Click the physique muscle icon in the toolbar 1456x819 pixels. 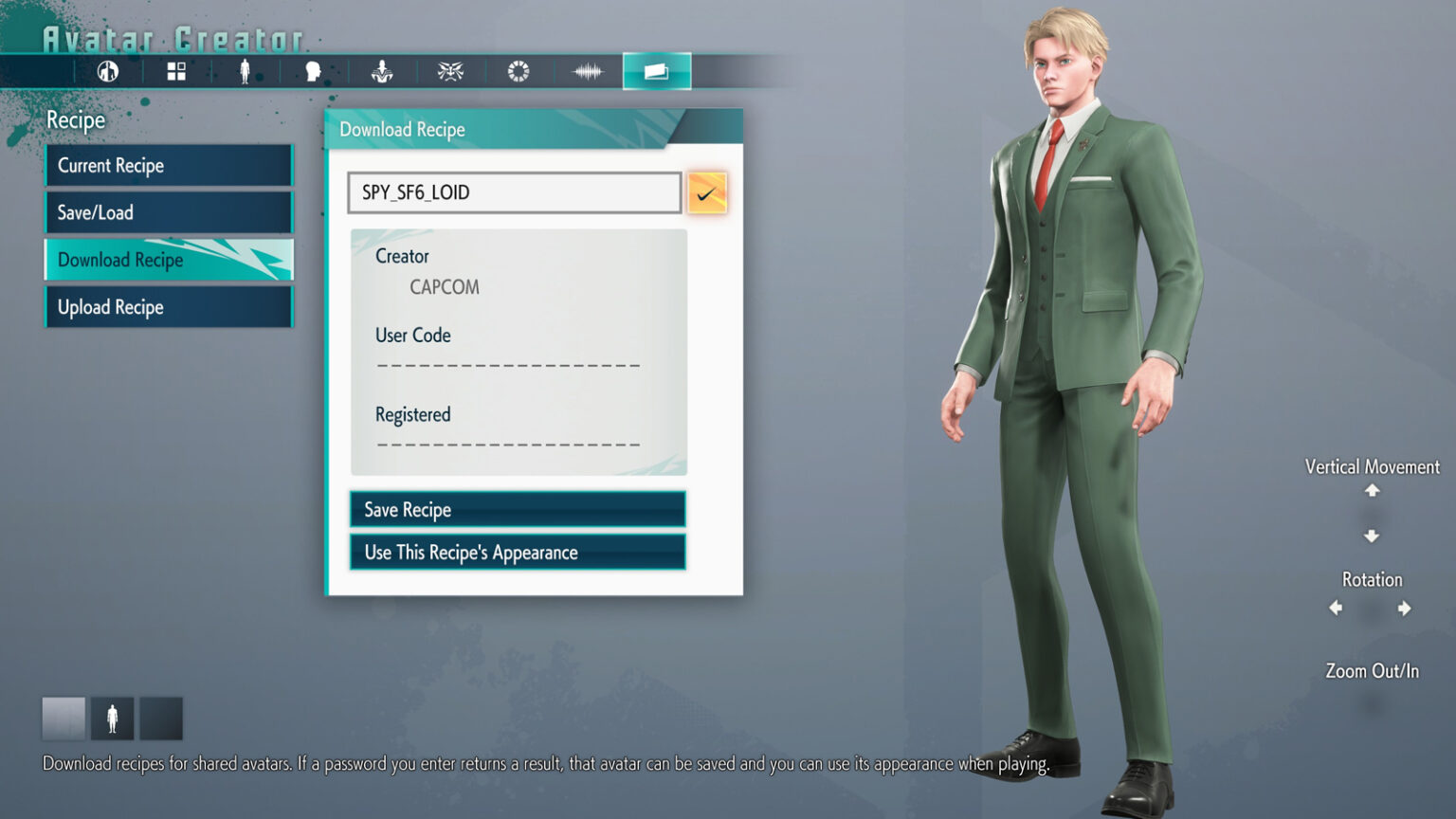point(382,70)
